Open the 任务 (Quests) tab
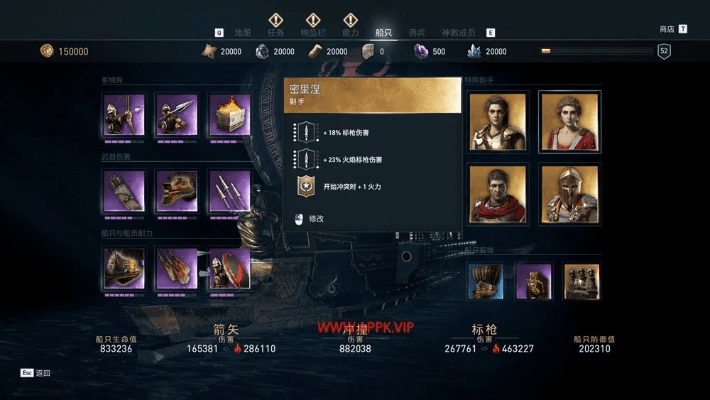Image resolution: width=710 pixels, height=400 pixels. pos(278,33)
